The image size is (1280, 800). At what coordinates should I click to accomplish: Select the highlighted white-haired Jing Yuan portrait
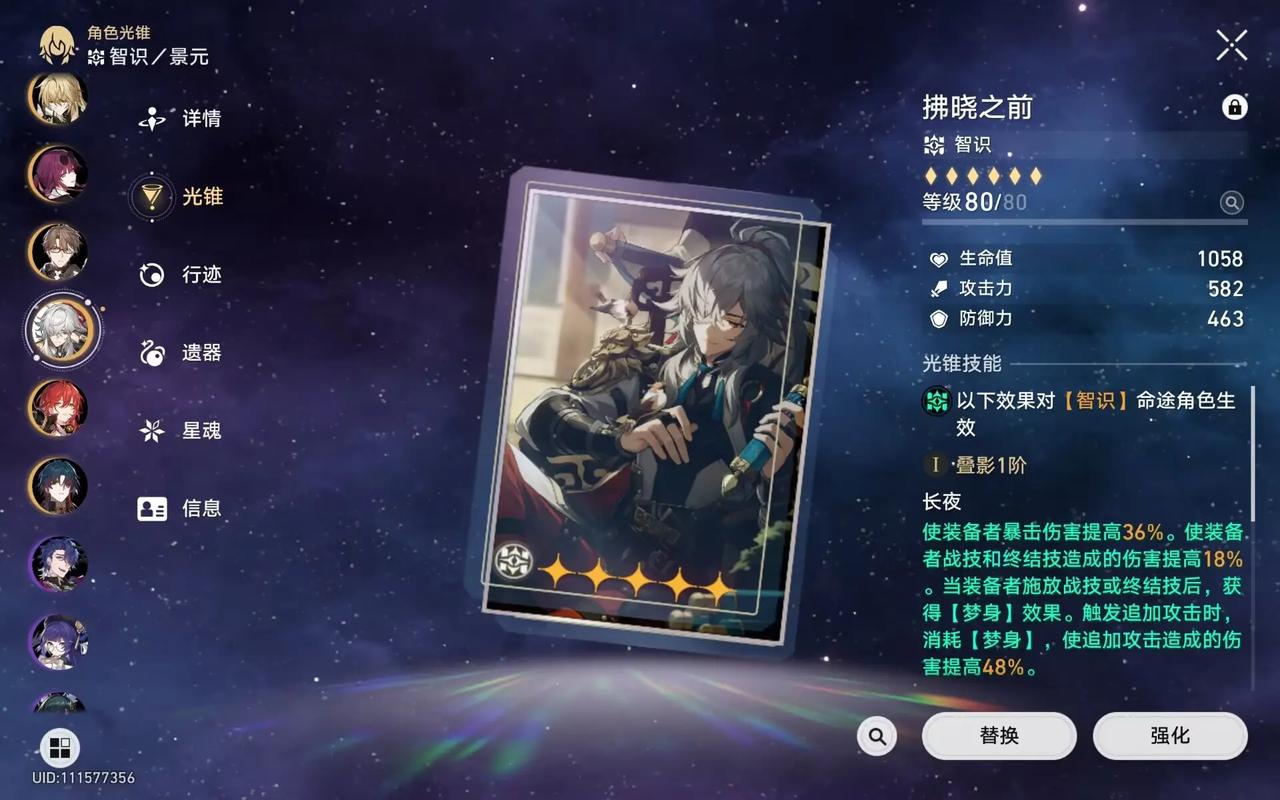[x=62, y=330]
